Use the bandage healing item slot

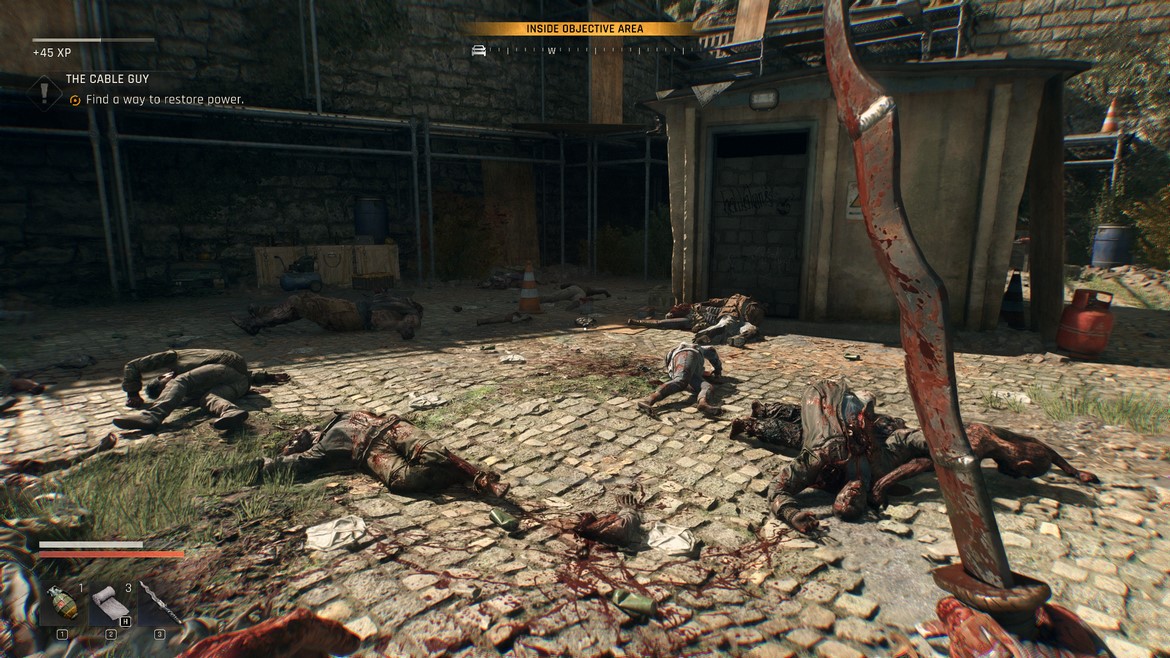[x=111, y=603]
